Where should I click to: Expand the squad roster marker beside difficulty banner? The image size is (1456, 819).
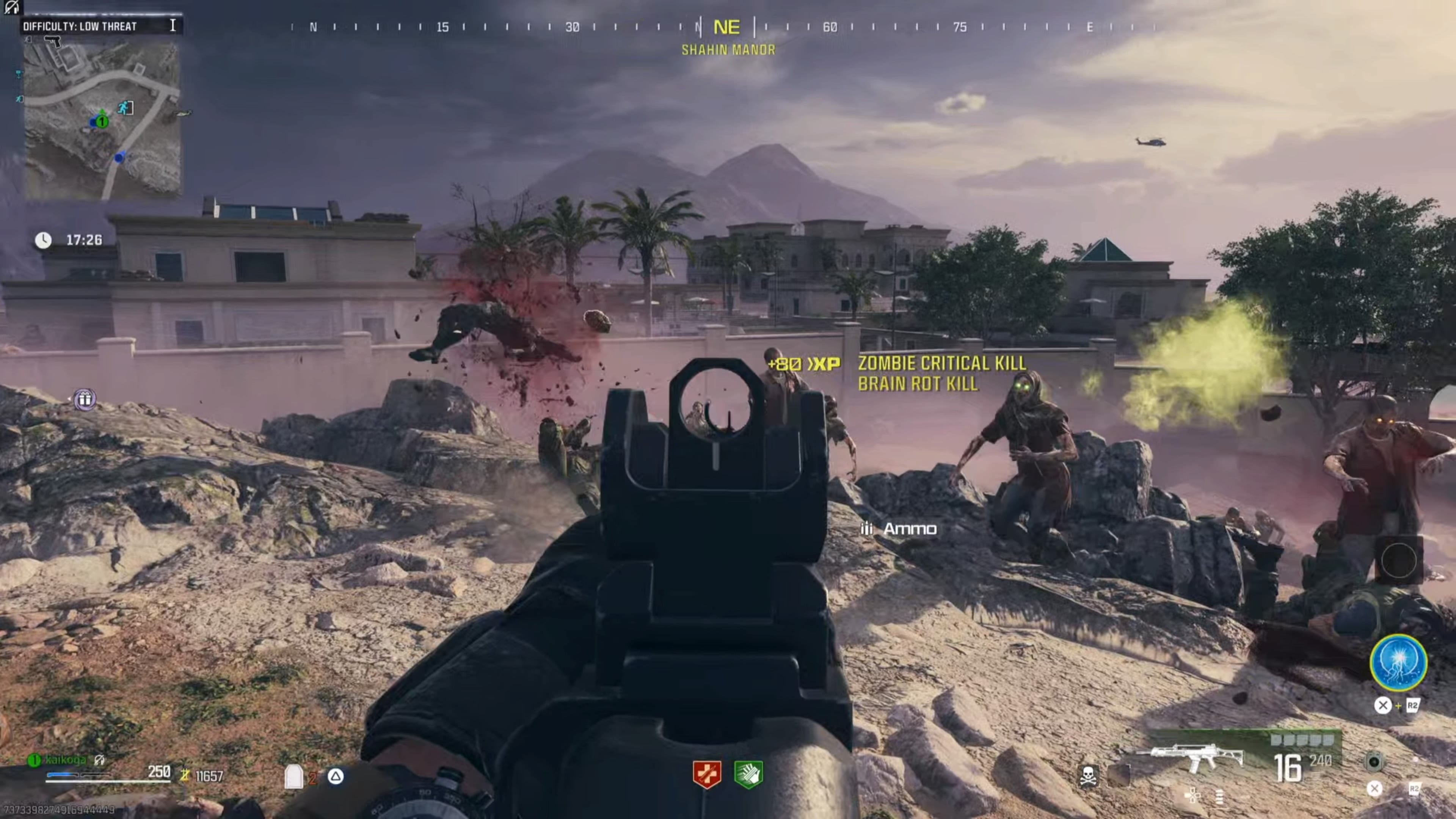(173, 25)
